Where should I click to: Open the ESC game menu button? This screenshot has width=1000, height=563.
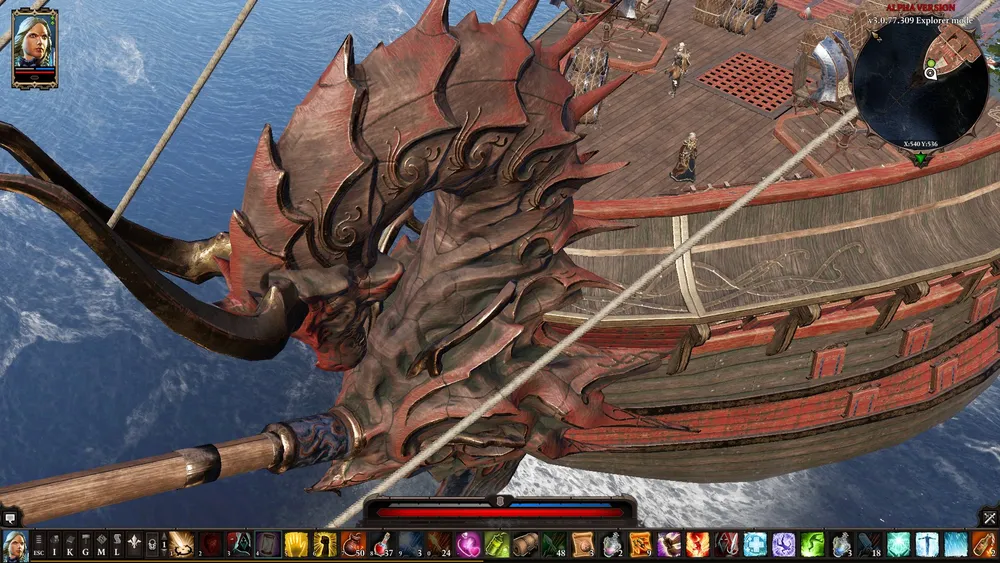coord(38,547)
